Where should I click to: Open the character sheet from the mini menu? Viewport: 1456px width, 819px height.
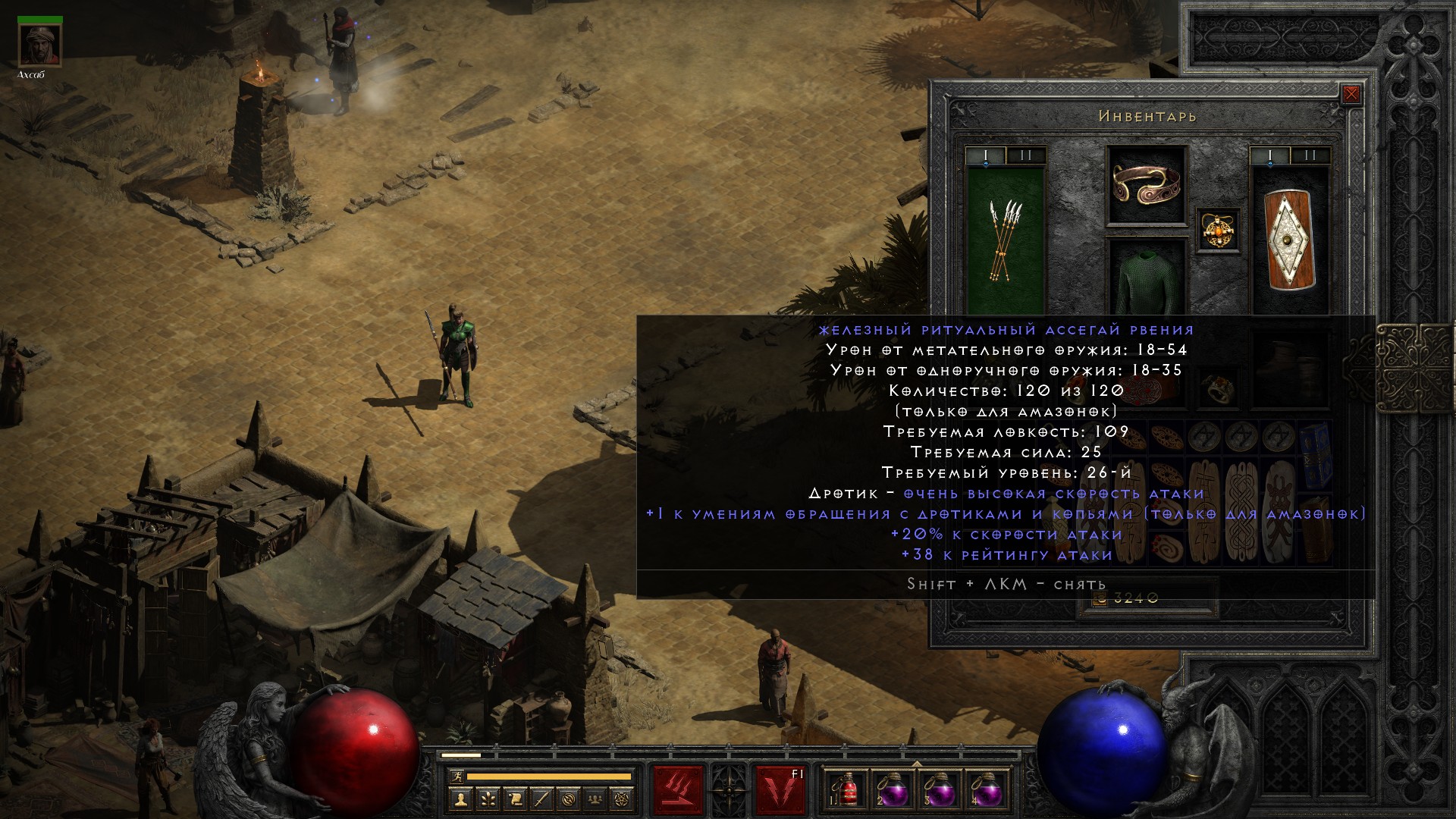point(461,799)
